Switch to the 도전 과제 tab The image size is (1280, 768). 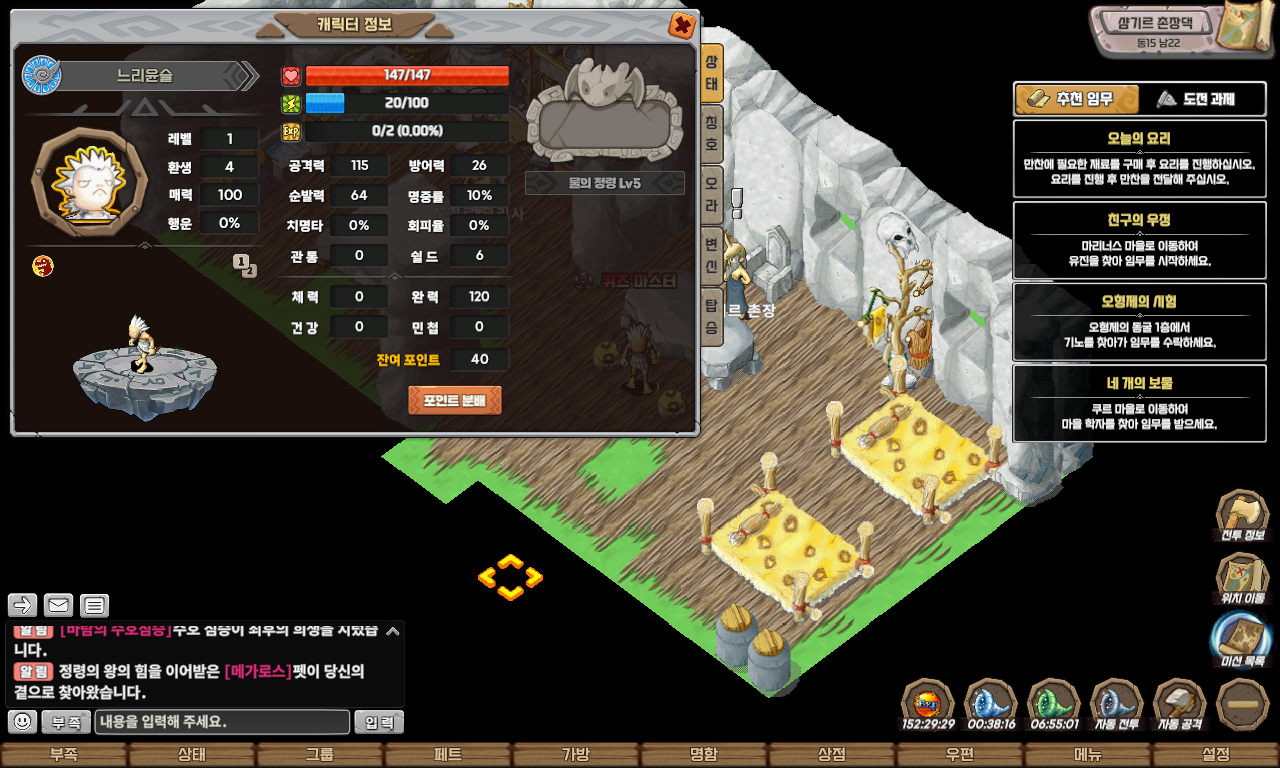(x=1197, y=99)
